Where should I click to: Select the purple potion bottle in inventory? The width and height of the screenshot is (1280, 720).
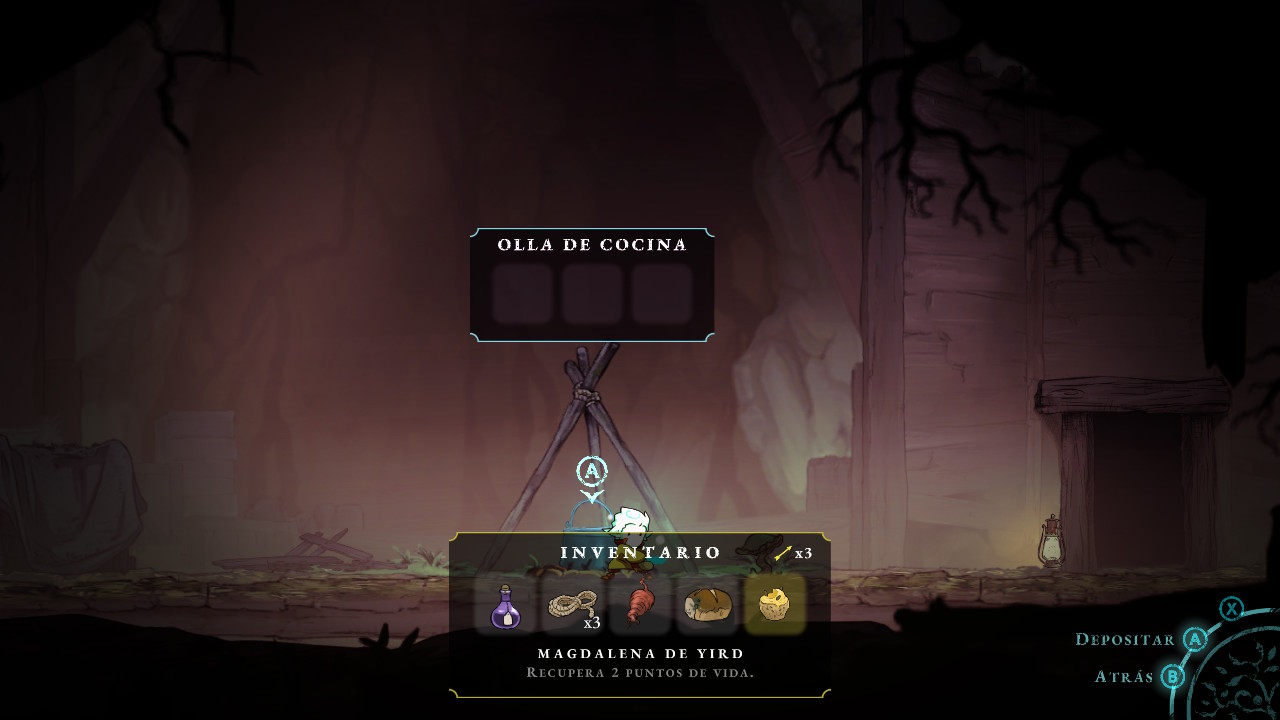pos(506,606)
